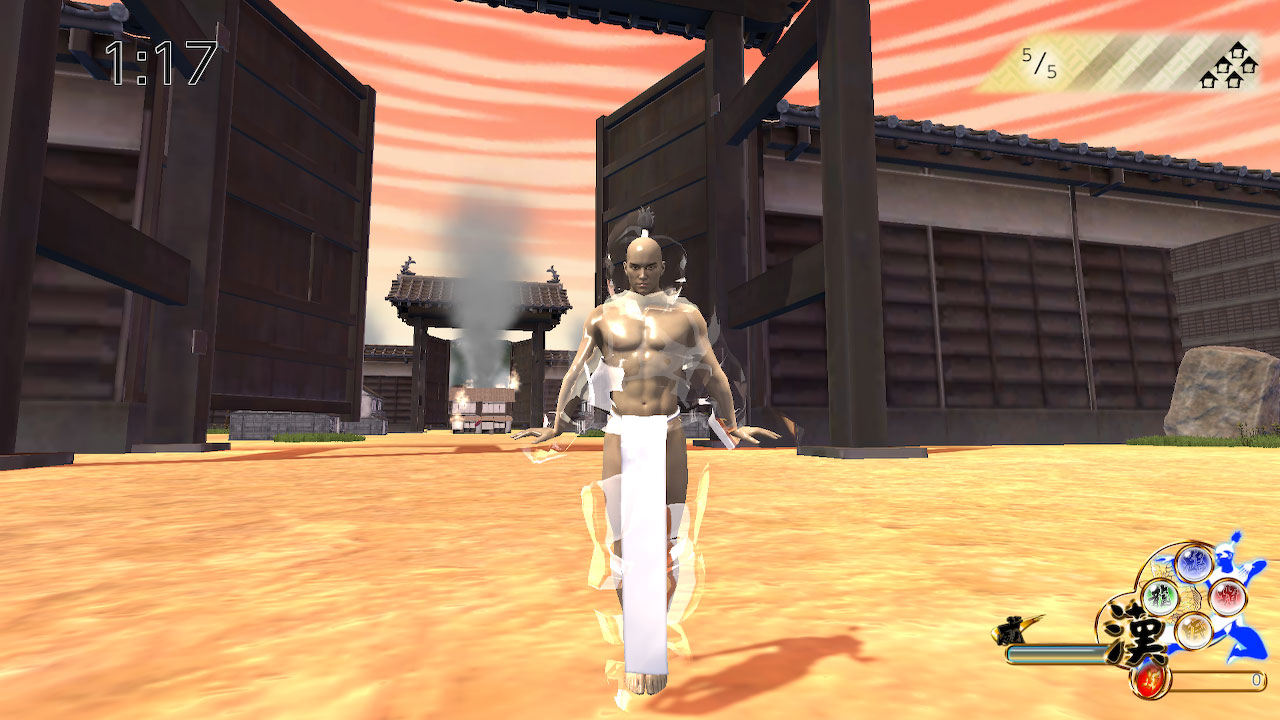Select the green kanji orb skill icon
Screen dimensions: 1280x720
[x=1162, y=598]
